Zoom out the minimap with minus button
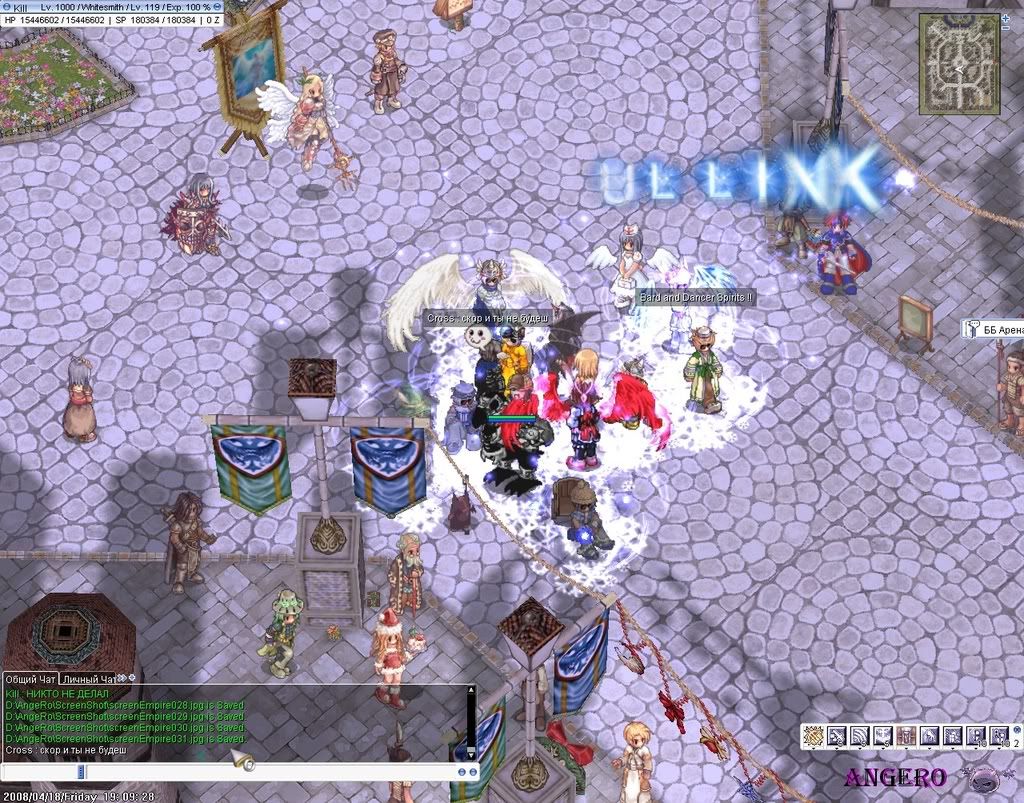Screen dimensions: 1024x803 point(1005,28)
